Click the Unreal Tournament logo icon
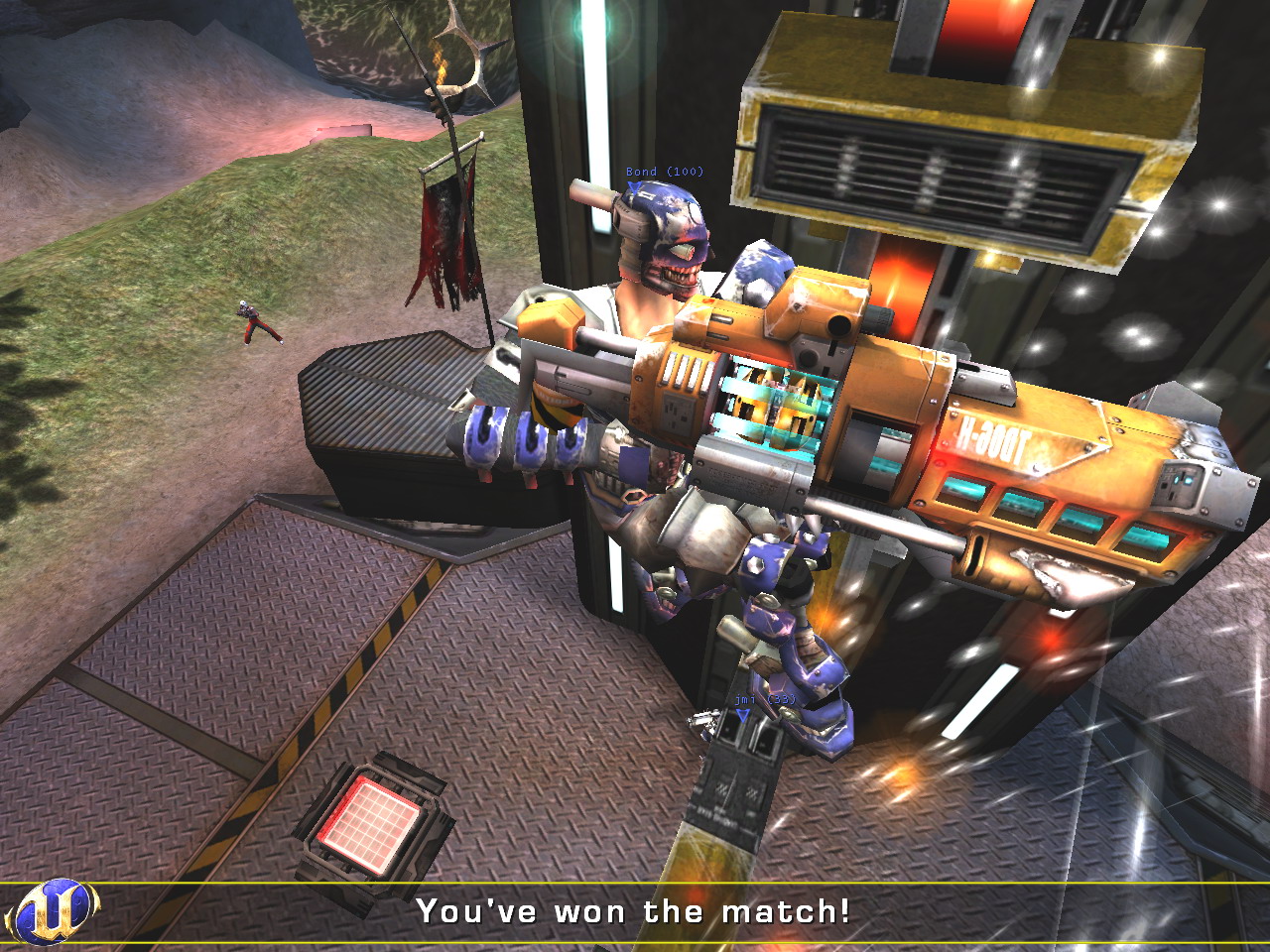Image resolution: width=1270 pixels, height=952 pixels. click(52, 911)
